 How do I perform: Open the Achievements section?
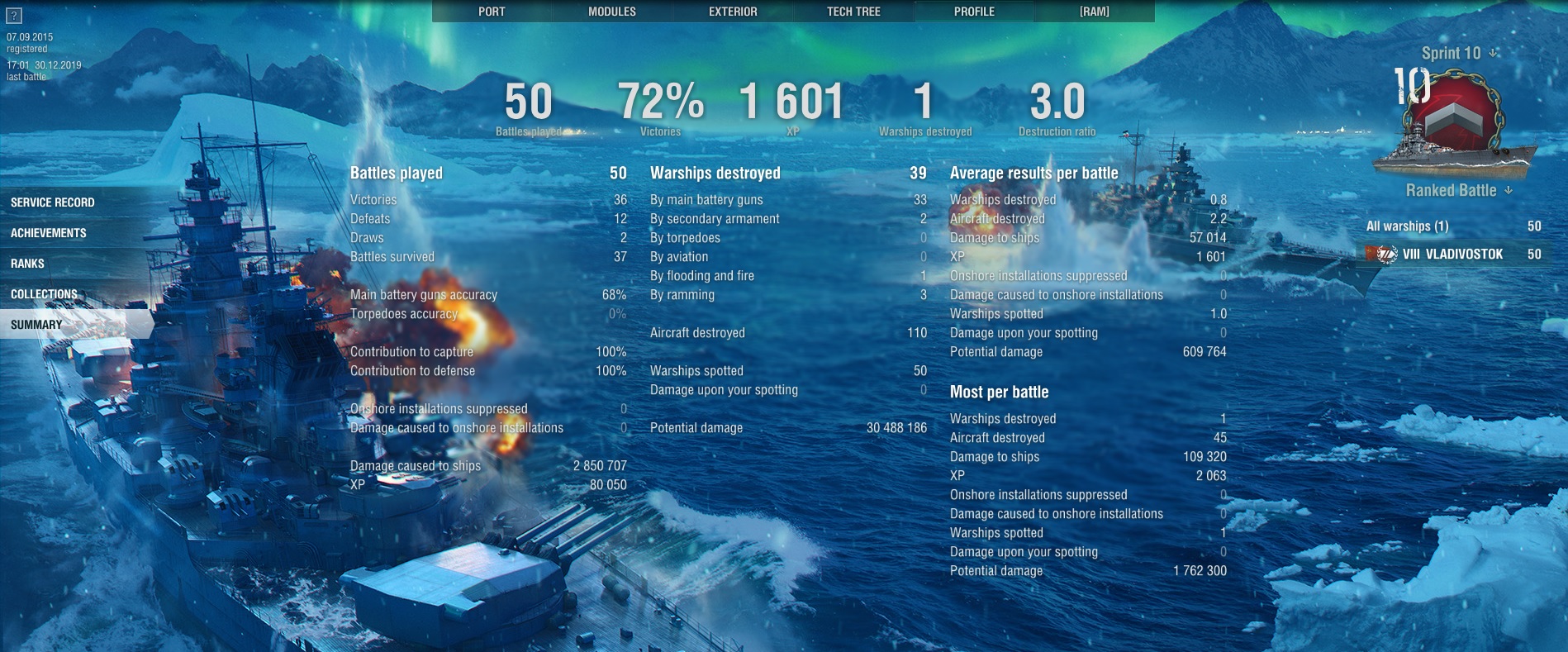[49, 233]
